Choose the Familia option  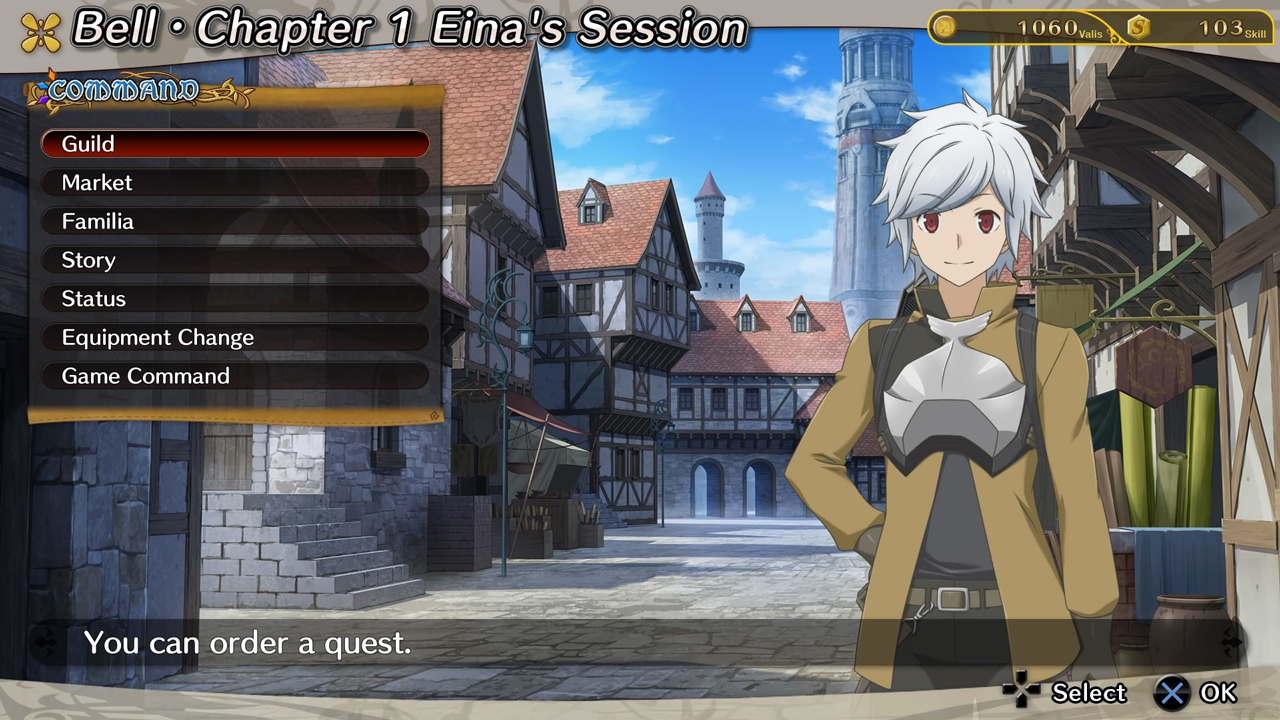pyautogui.click(x=235, y=221)
